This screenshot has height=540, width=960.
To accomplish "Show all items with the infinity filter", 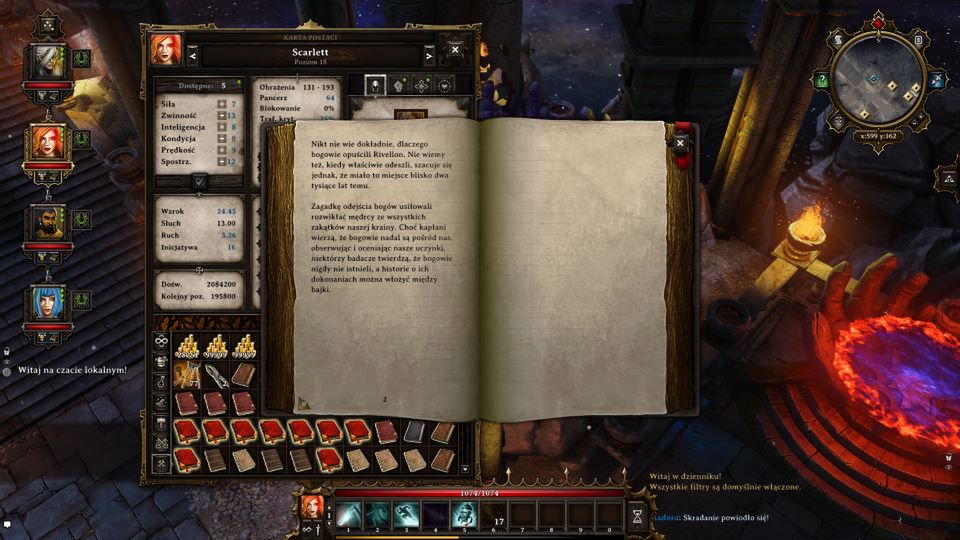I will (x=161, y=340).
